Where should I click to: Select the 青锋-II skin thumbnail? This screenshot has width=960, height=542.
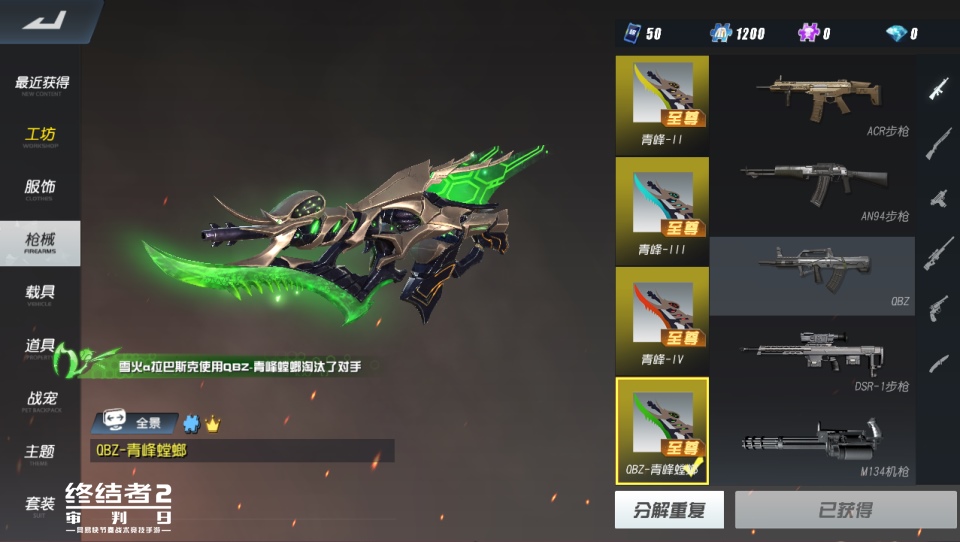662,102
